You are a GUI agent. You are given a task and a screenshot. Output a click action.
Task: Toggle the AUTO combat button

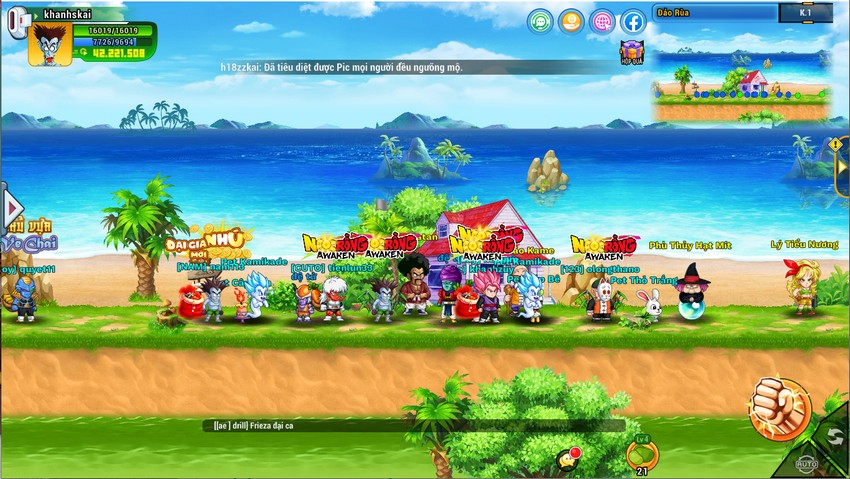pyautogui.click(x=806, y=462)
